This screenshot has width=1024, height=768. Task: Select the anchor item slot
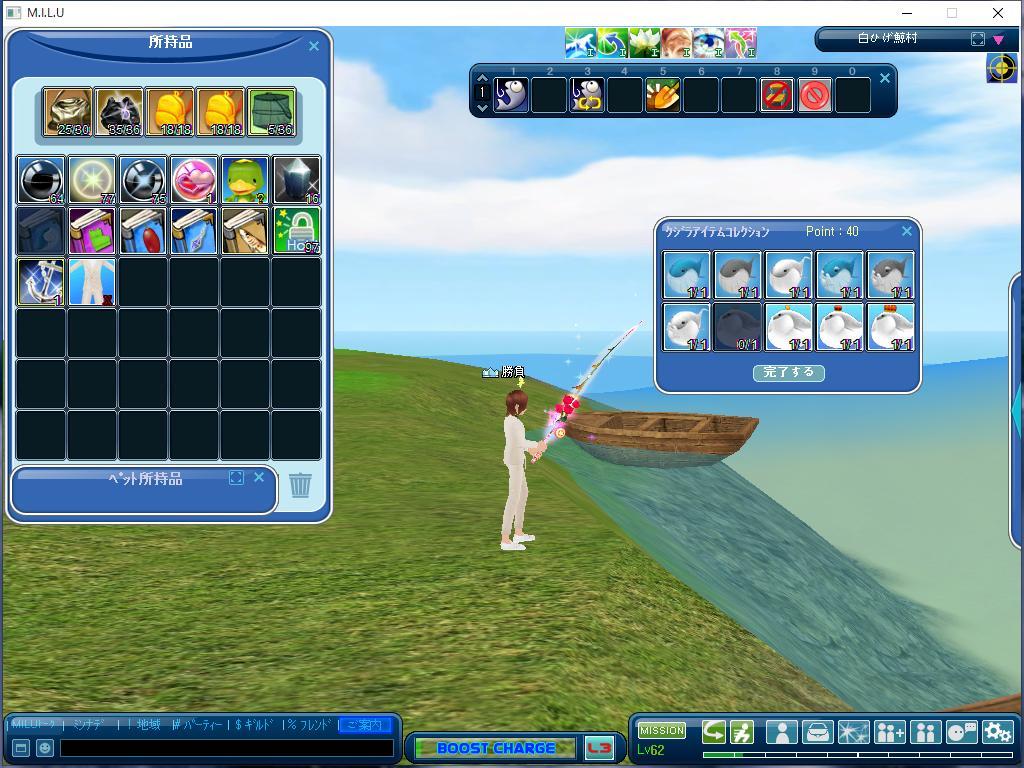pos(41,282)
